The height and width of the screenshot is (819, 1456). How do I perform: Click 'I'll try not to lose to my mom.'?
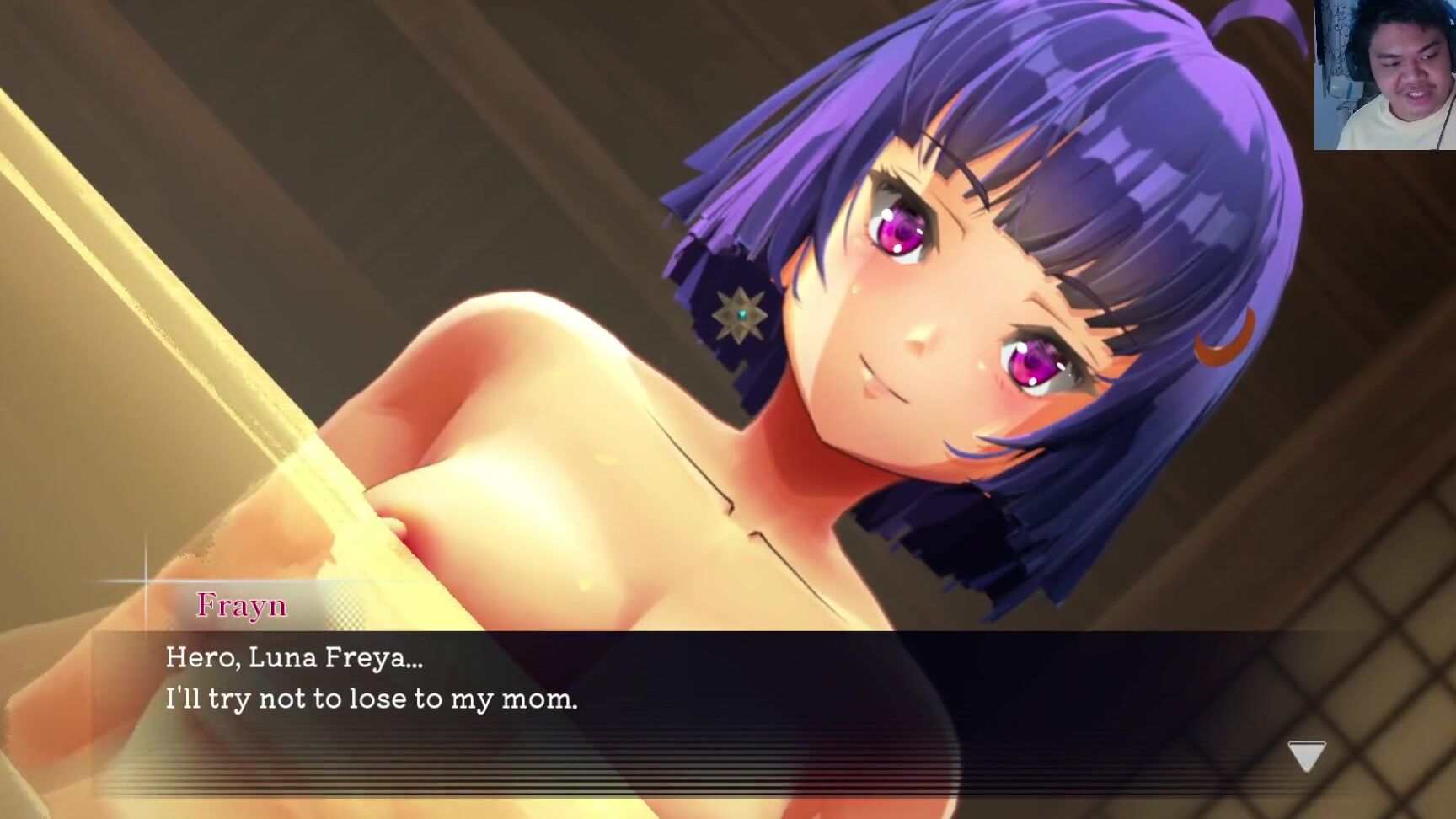pos(371,700)
